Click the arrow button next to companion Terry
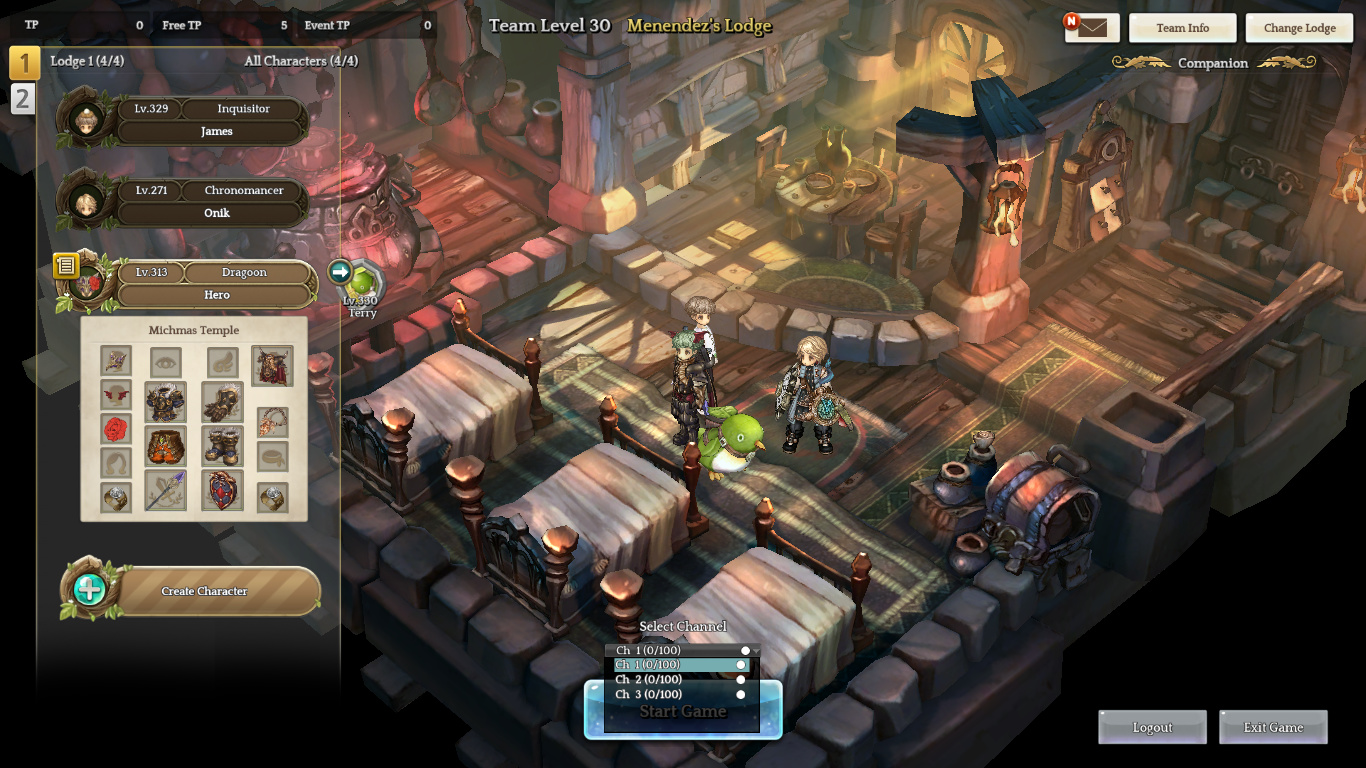The height and width of the screenshot is (768, 1366). tap(340, 271)
